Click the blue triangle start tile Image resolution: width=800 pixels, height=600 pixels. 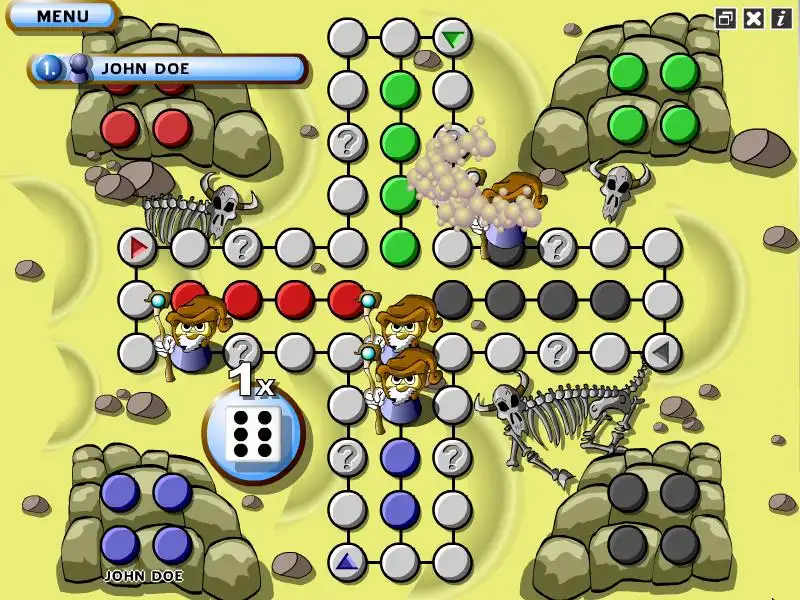pyautogui.click(x=347, y=562)
